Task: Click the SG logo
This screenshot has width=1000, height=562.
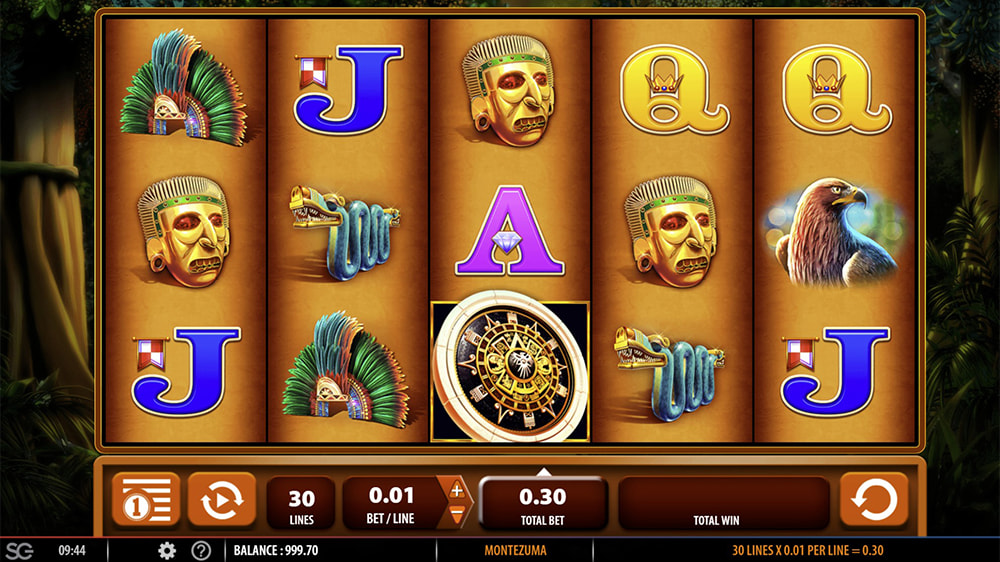Action: pyautogui.click(x=19, y=550)
